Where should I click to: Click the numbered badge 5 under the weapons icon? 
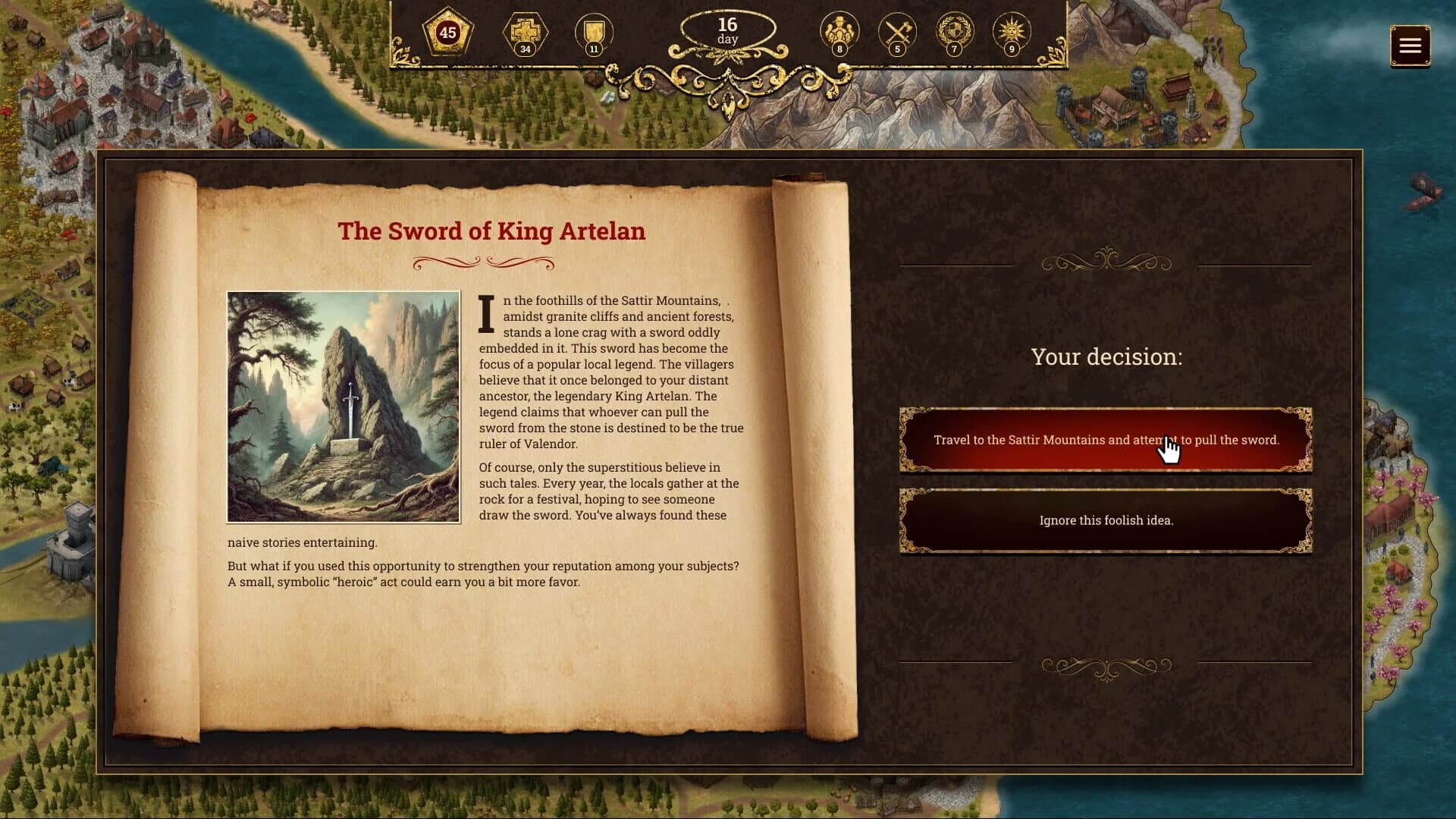[898, 49]
